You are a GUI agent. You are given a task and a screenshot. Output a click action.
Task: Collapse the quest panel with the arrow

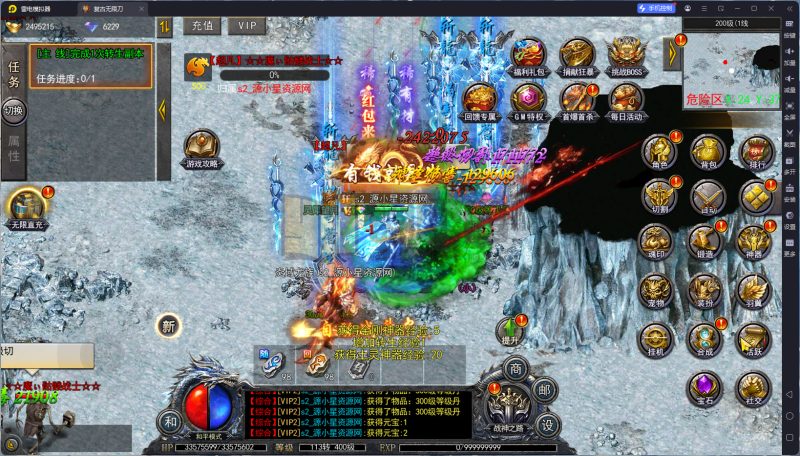coord(161,94)
